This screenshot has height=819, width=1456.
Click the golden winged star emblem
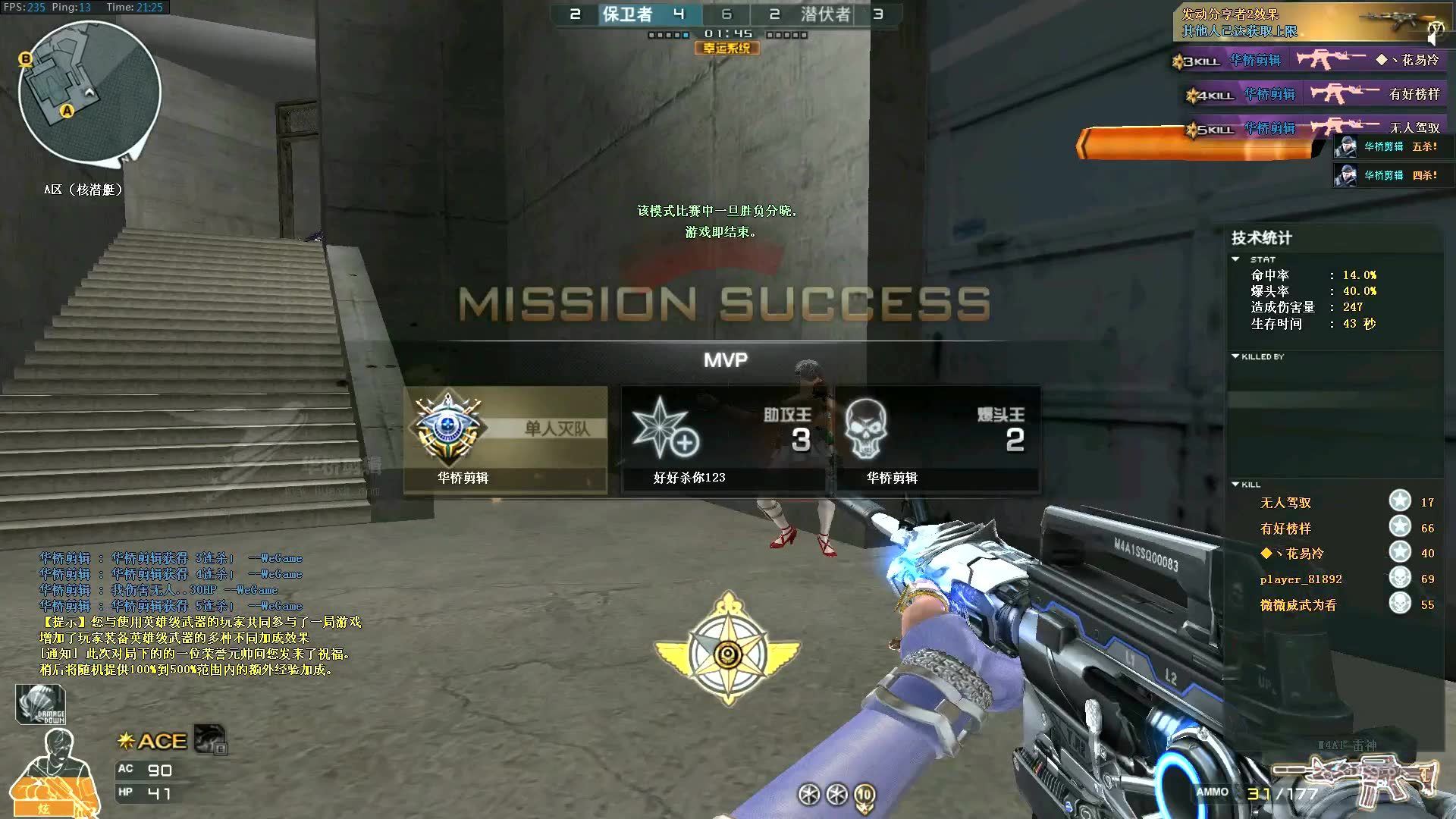coord(728,650)
